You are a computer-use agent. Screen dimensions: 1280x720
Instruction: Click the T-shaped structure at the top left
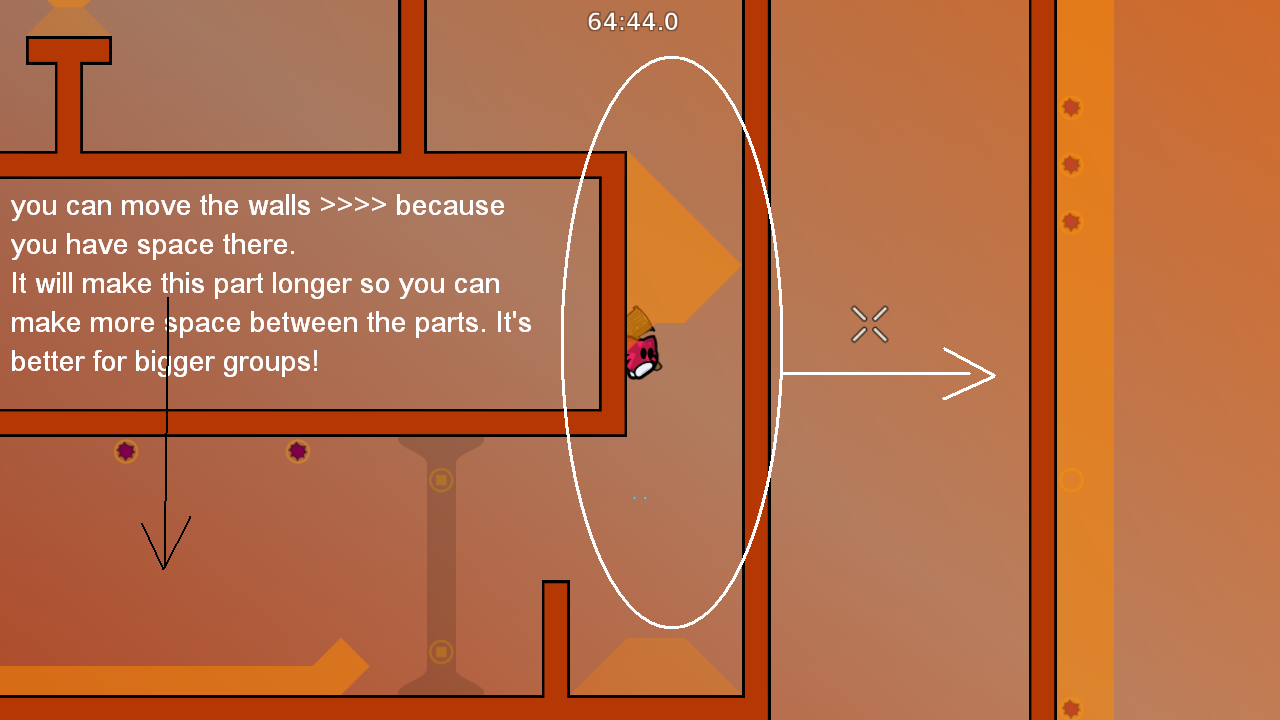(70, 55)
